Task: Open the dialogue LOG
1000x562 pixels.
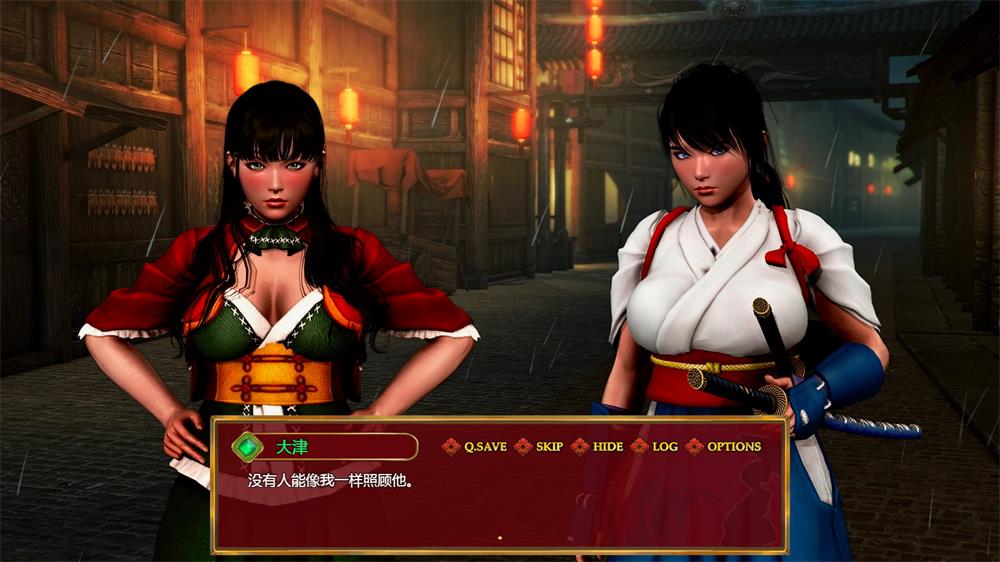Action: 664,447
